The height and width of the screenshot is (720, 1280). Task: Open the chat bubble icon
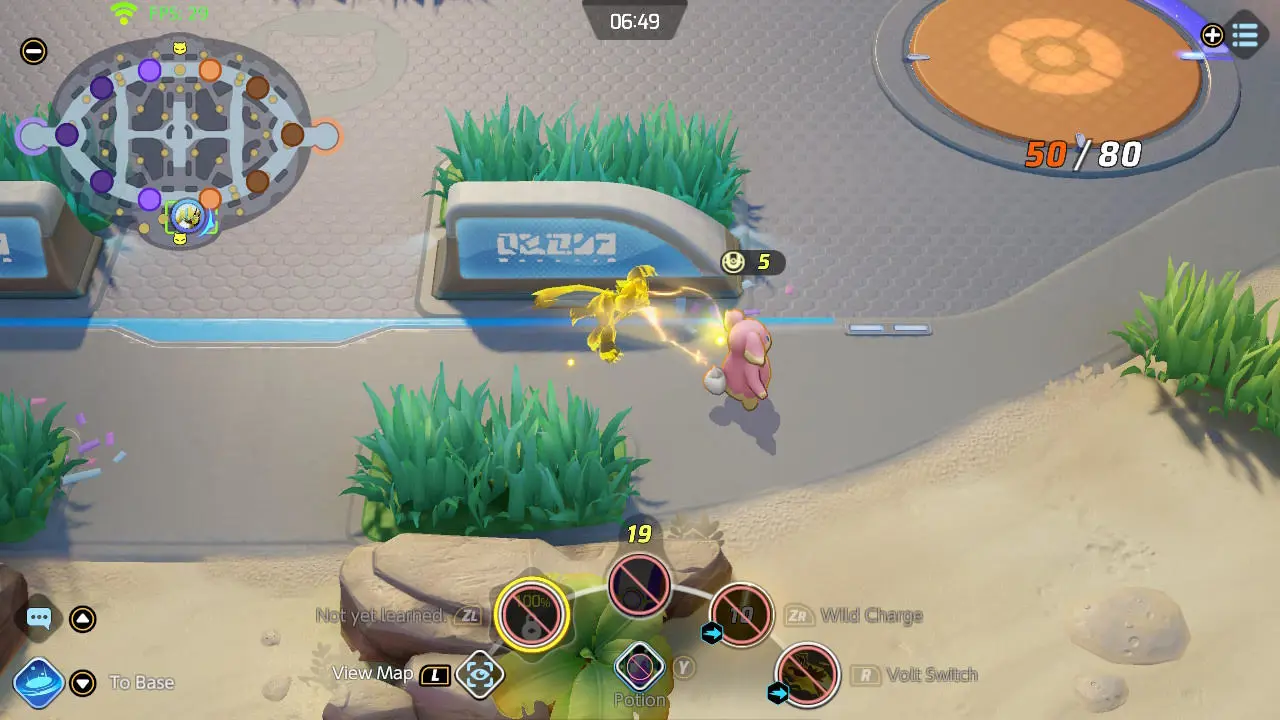(37, 618)
